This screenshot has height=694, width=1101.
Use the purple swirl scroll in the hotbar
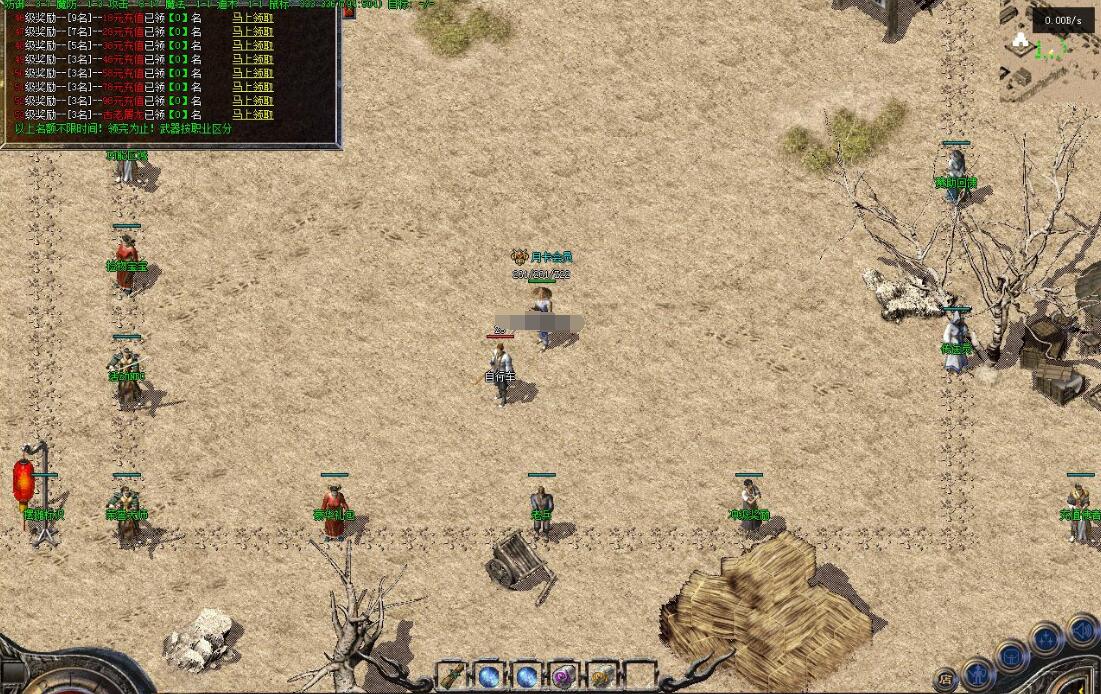[x=564, y=676]
